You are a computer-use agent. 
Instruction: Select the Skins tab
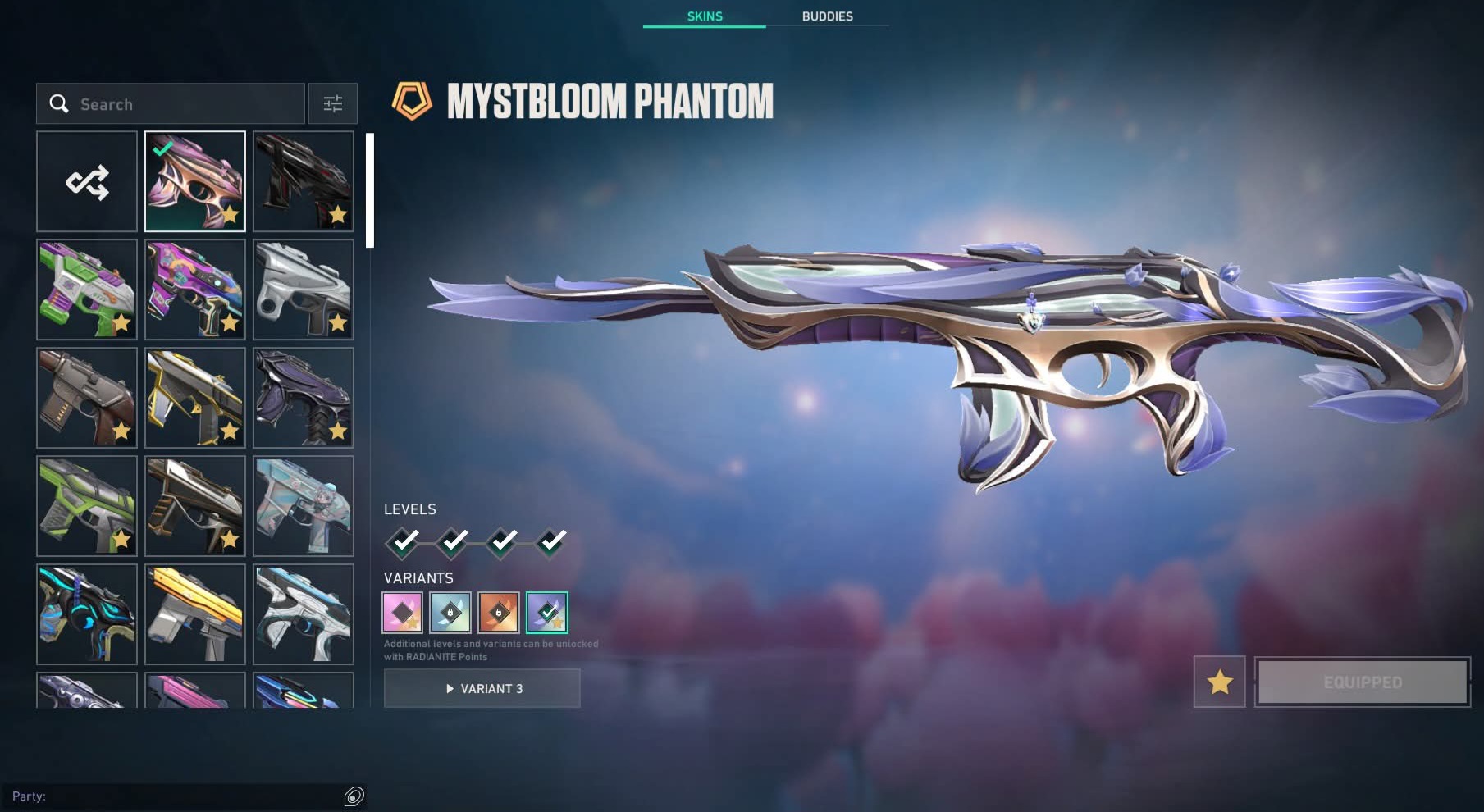(x=705, y=16)
